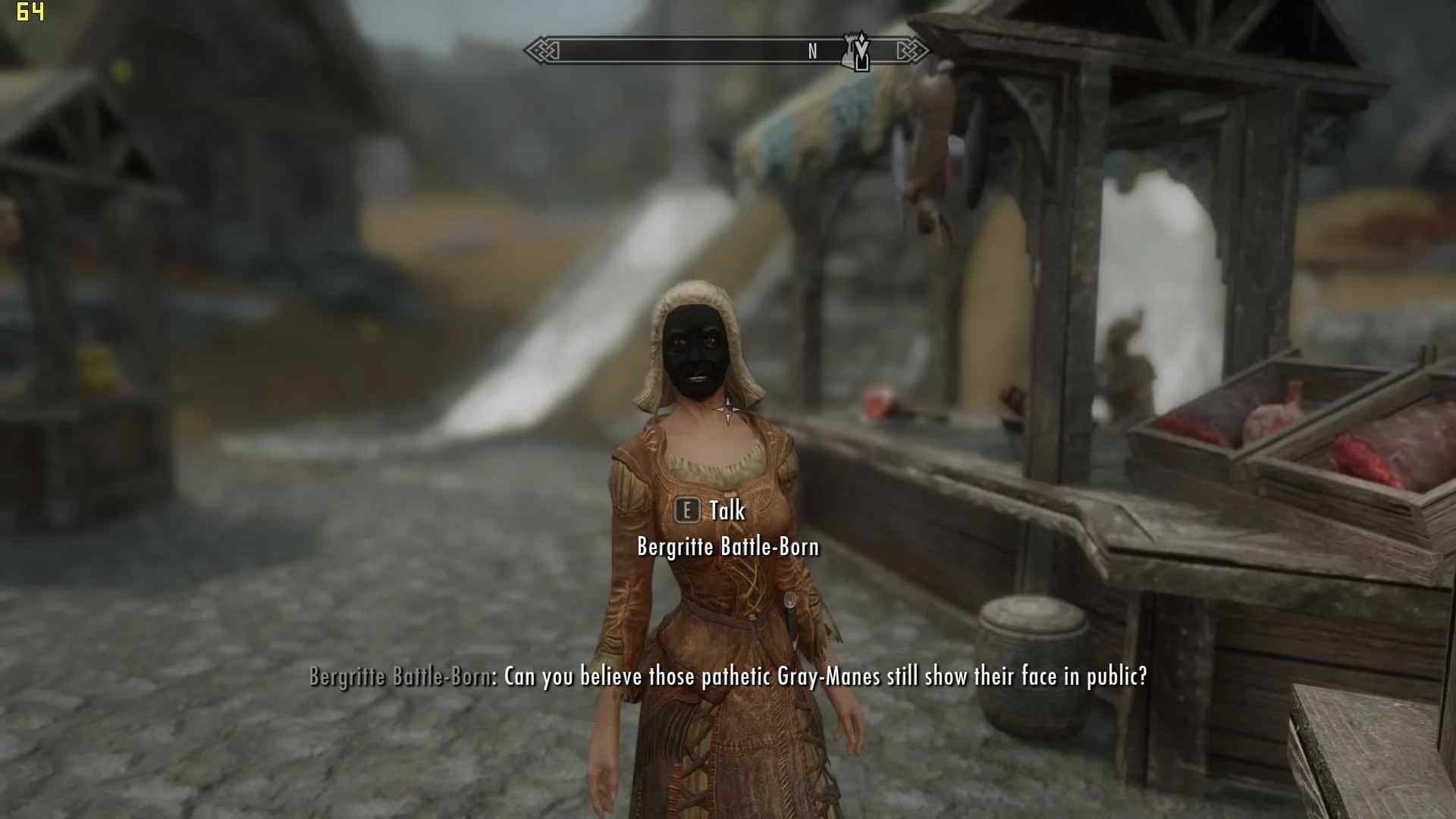The image size is (1456, 819).
Task: Click the Talk label
Action: 726,511
